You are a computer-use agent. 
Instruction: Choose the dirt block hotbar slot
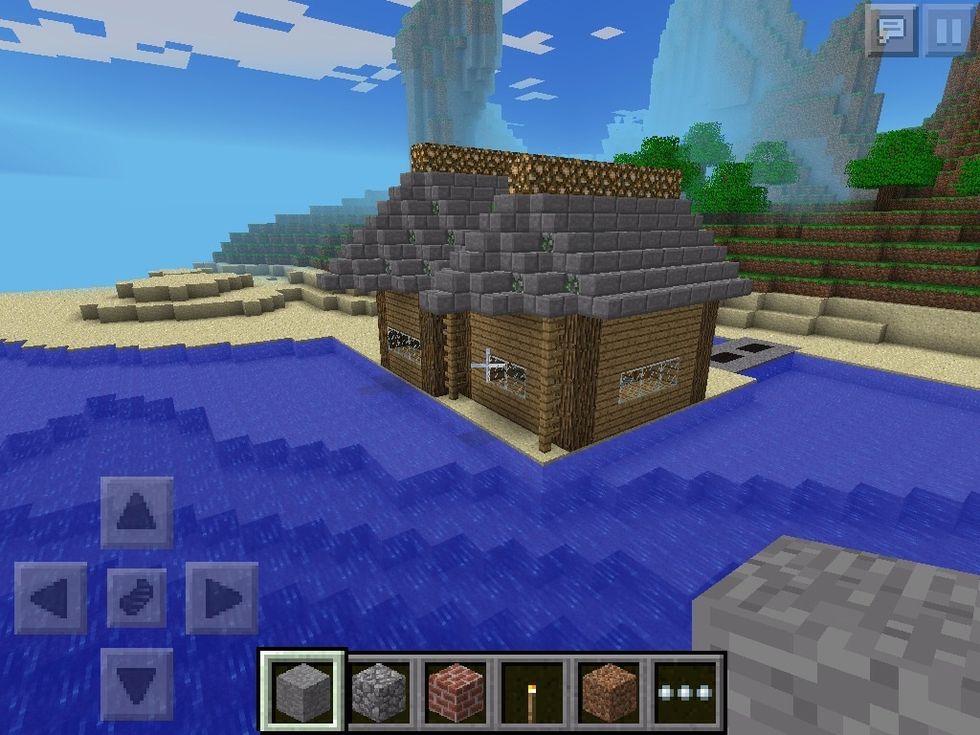click(x=609, y=691)
